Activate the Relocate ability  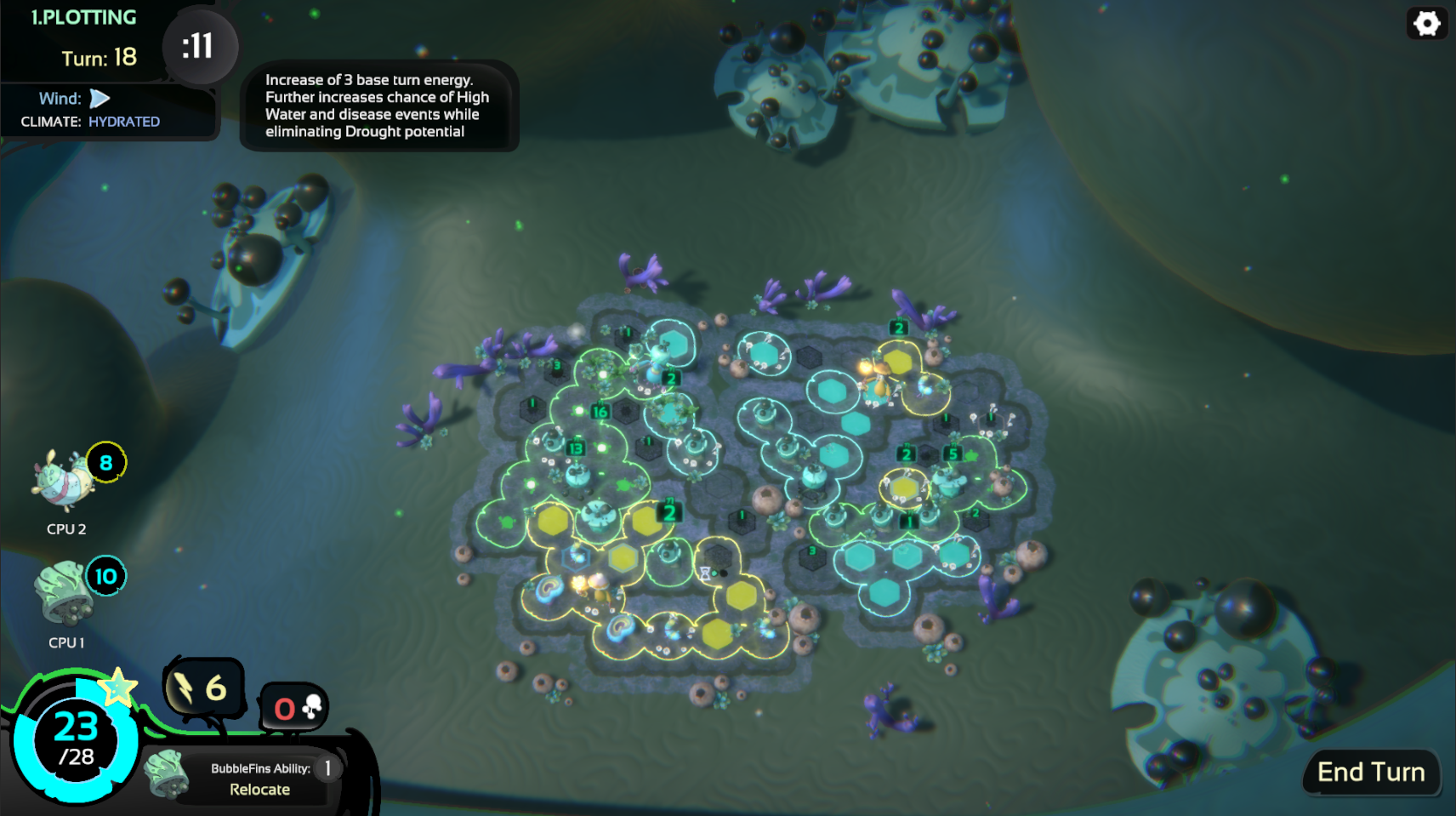point(259,789)
